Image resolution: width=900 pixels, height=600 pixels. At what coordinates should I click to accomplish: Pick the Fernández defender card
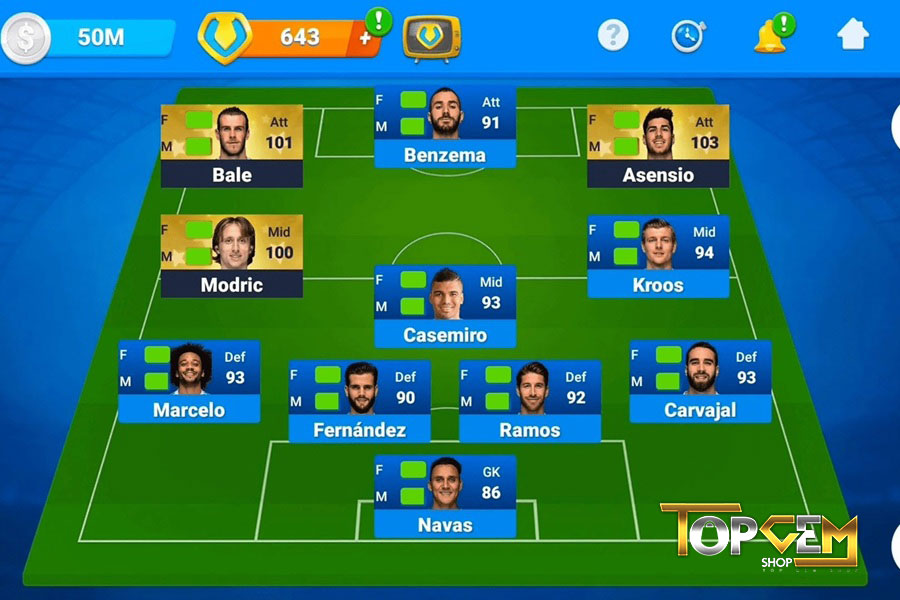(x=360, y=401)
